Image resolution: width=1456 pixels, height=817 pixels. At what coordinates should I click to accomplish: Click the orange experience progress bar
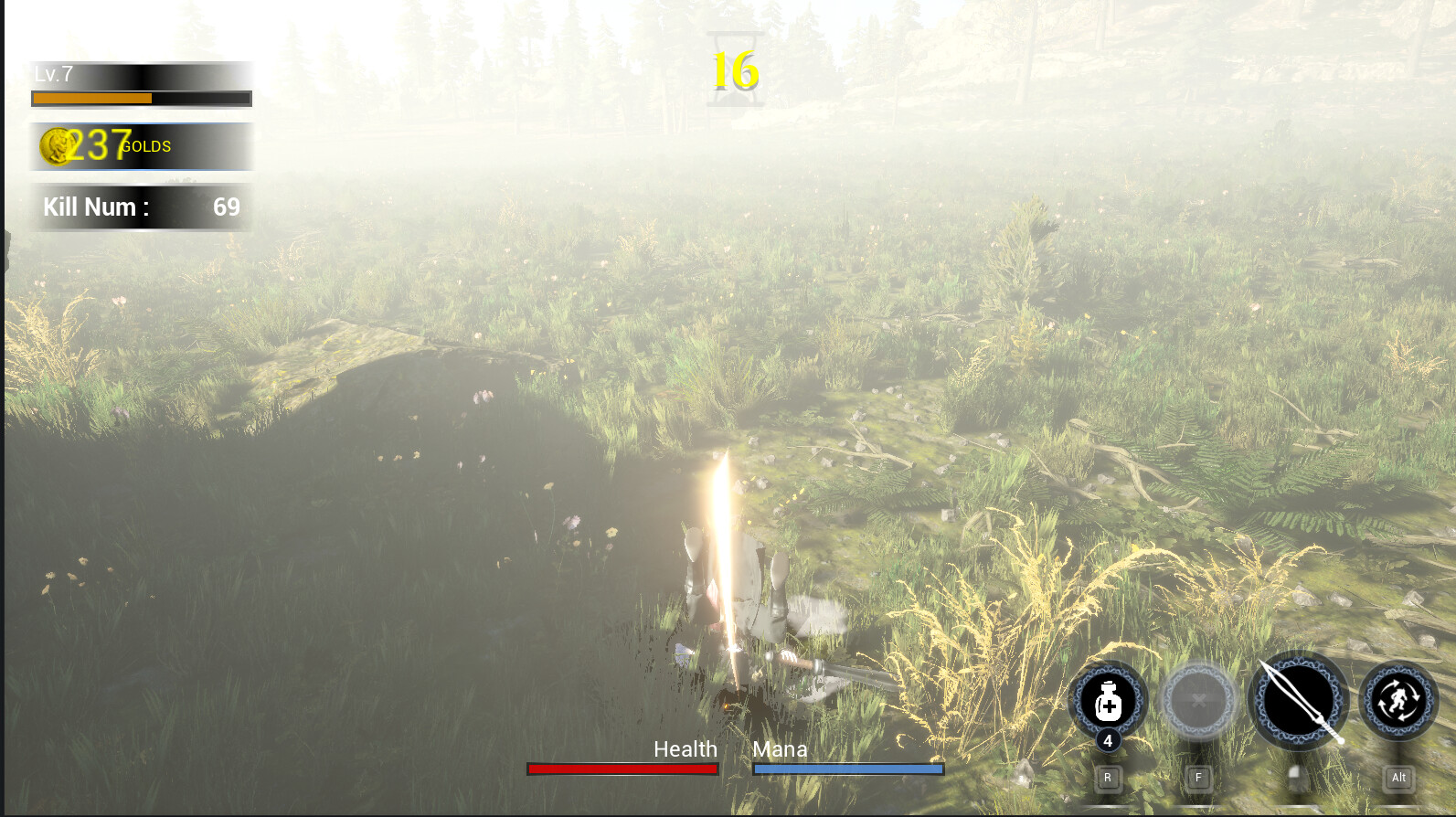click(x=91, y=97)
